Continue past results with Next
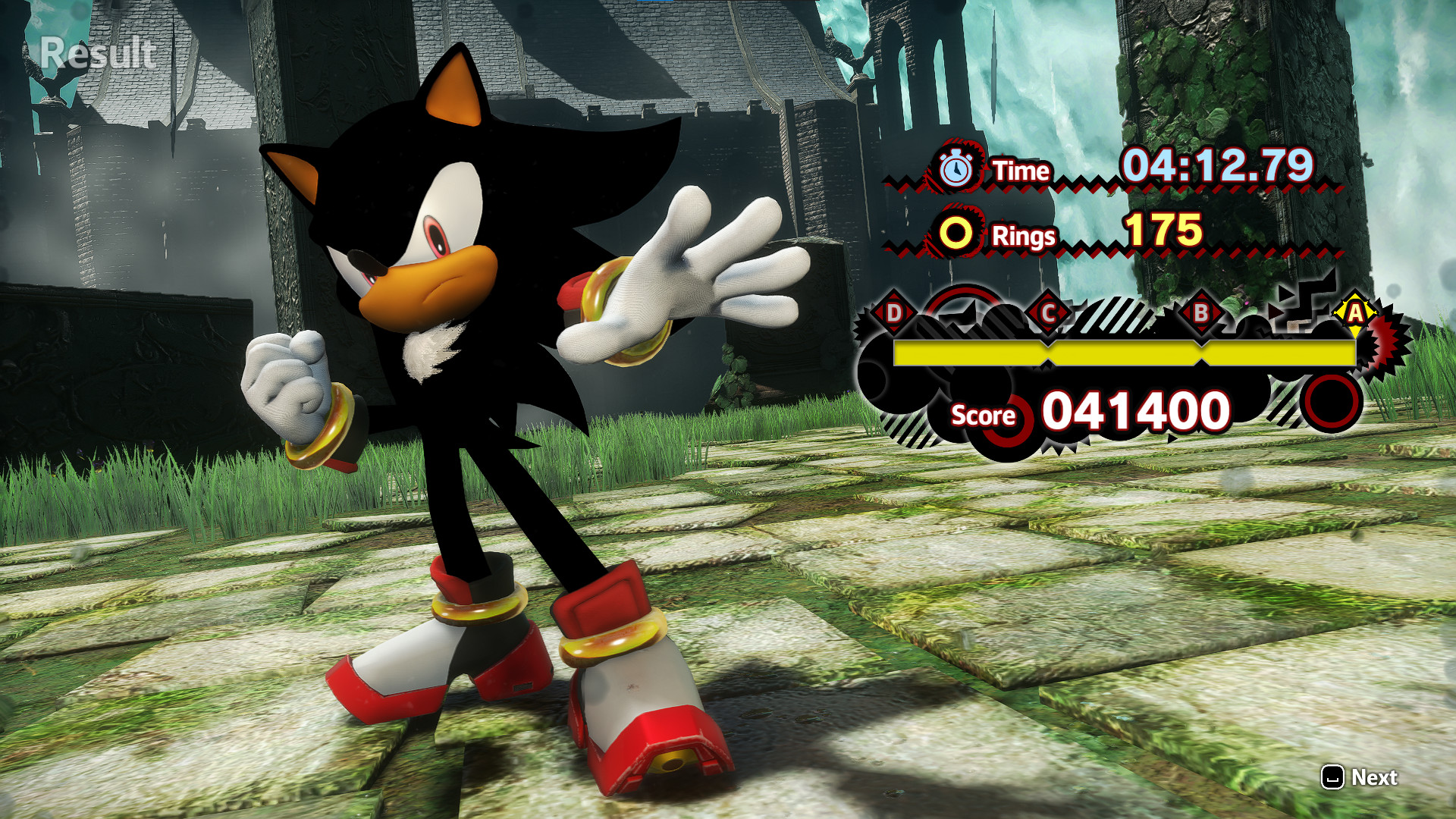 (x=1360, y=777)
